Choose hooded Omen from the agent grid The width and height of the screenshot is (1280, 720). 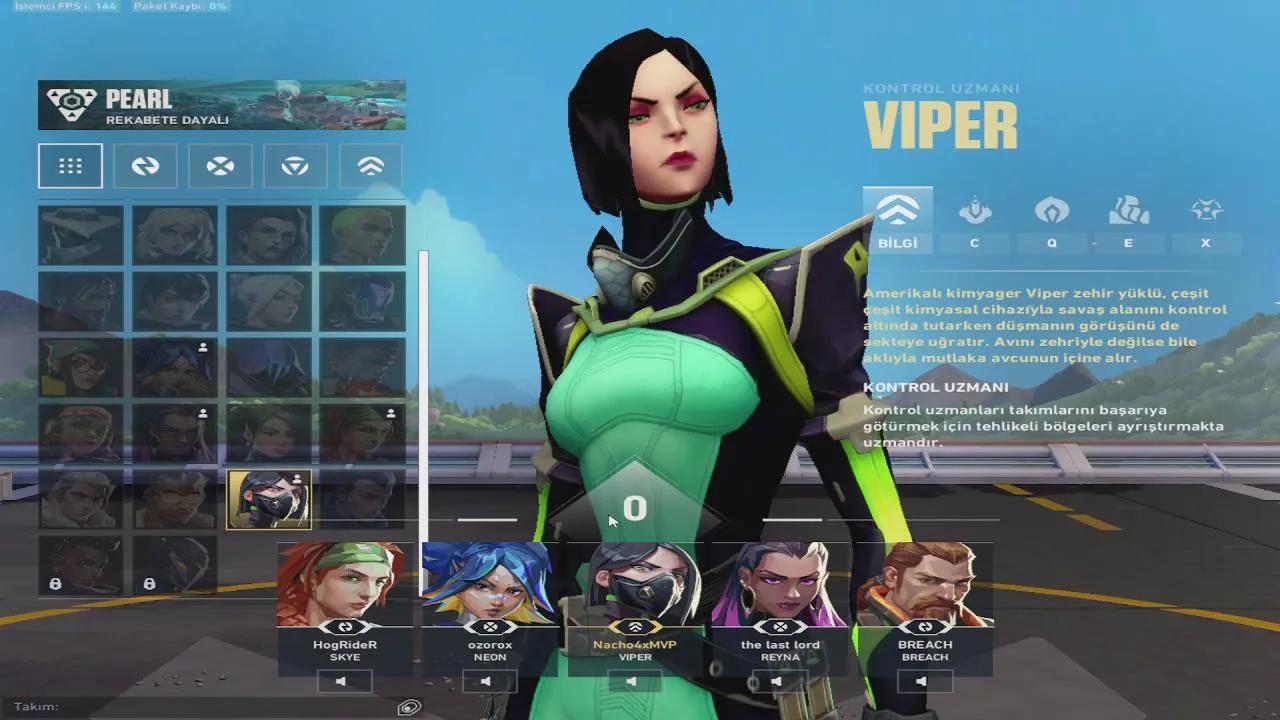coord(362,301)
